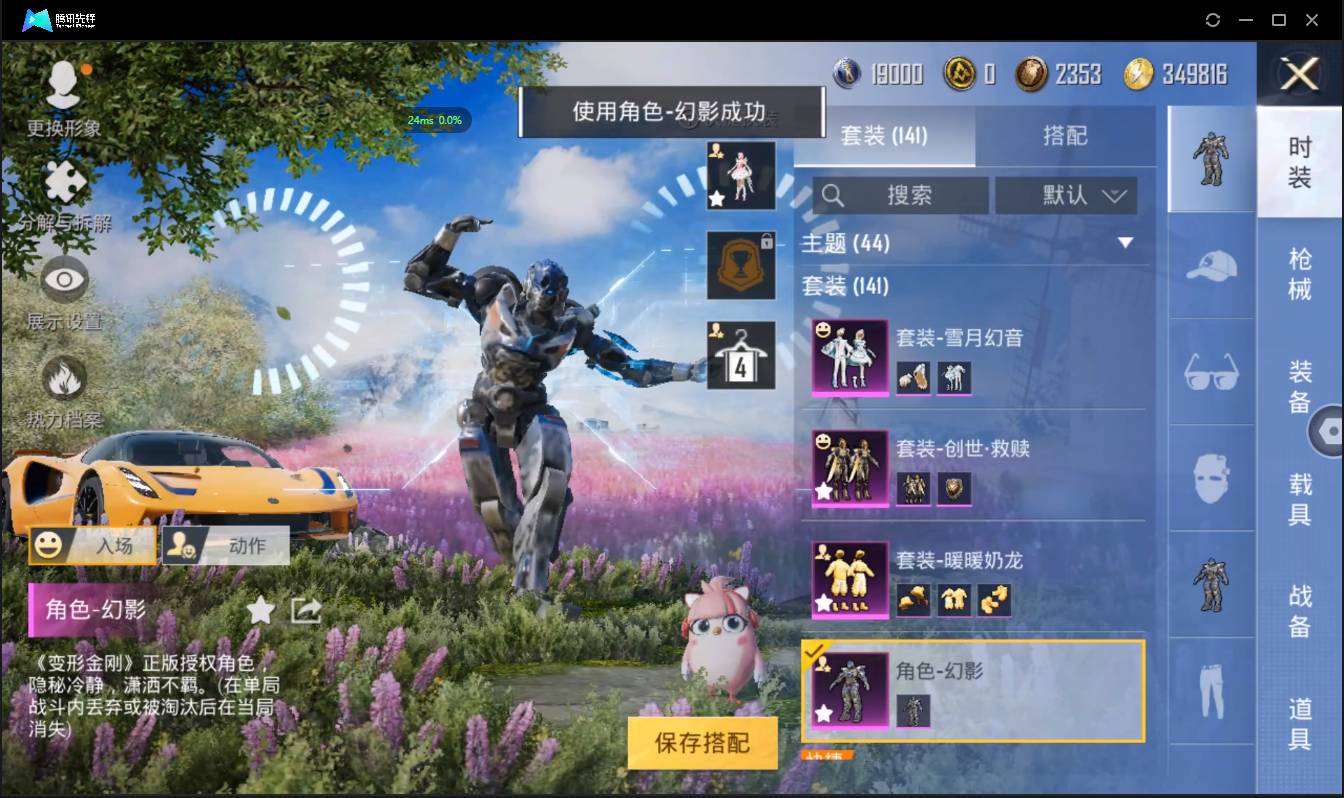Screen dimensions: 1344x798
Task: Open the 动作 emote menu button
Action: [225, 546]
